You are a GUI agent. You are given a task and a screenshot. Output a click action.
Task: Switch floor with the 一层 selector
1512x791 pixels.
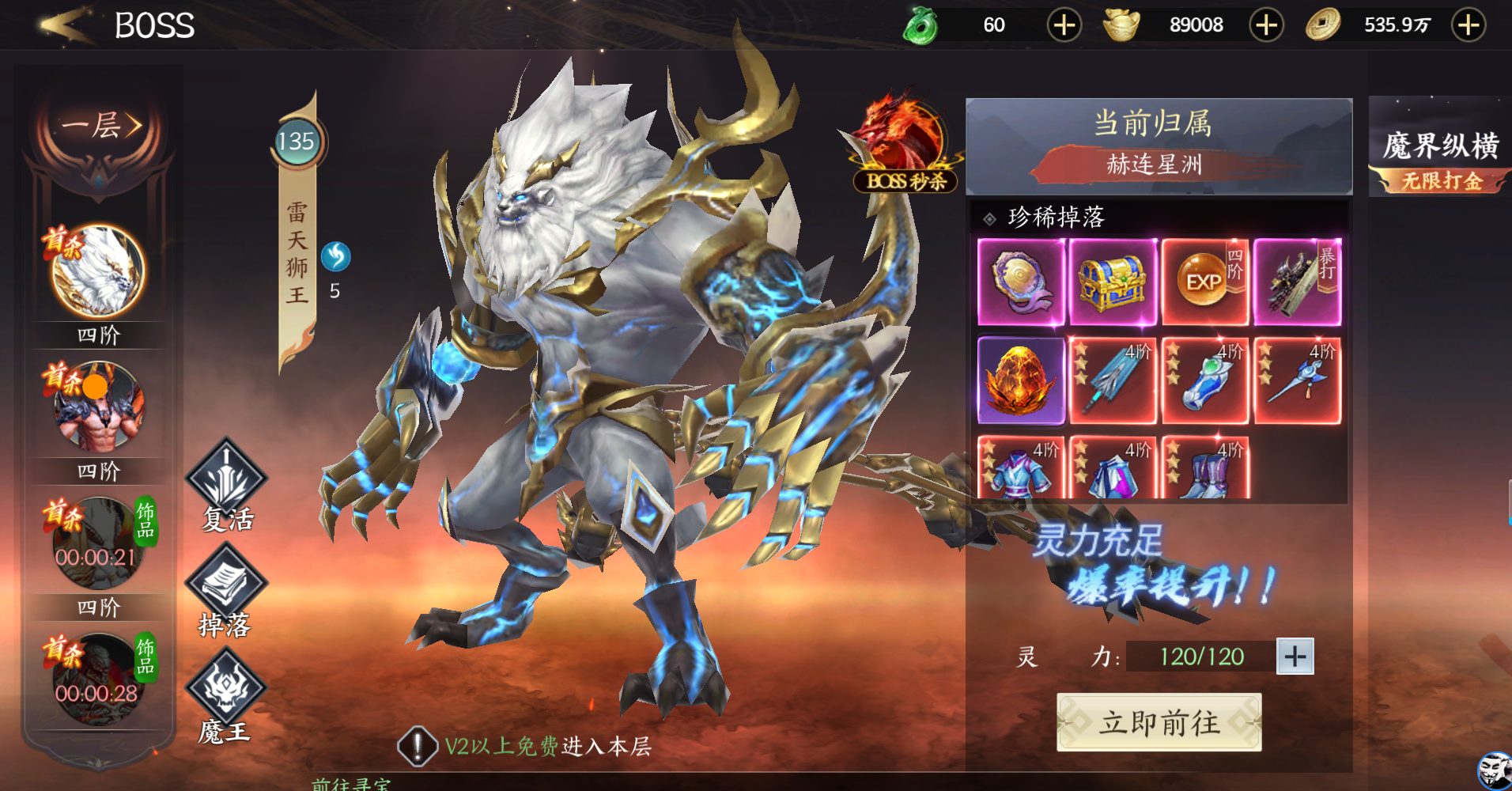(x=100, y=126)
